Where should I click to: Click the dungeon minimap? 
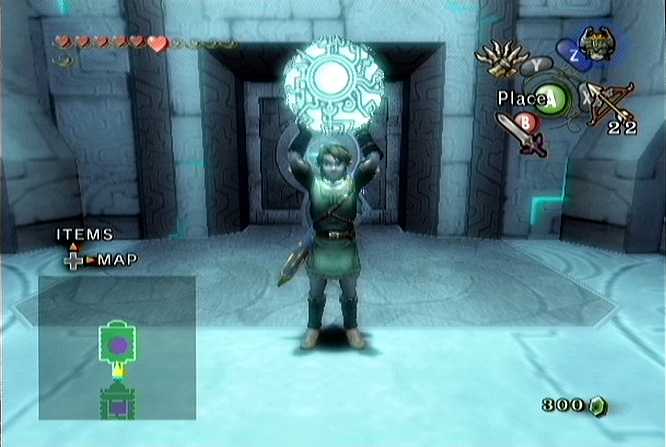(117, 347)
